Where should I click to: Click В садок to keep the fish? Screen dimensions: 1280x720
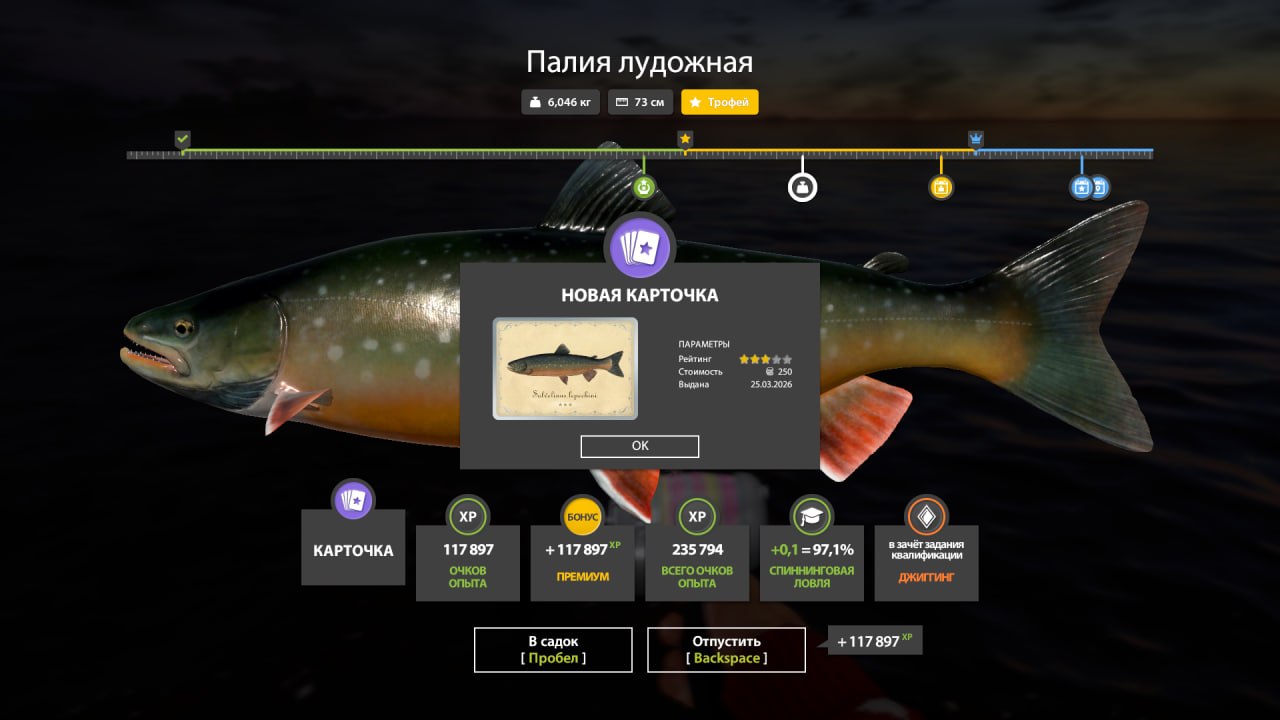[553, 649]
